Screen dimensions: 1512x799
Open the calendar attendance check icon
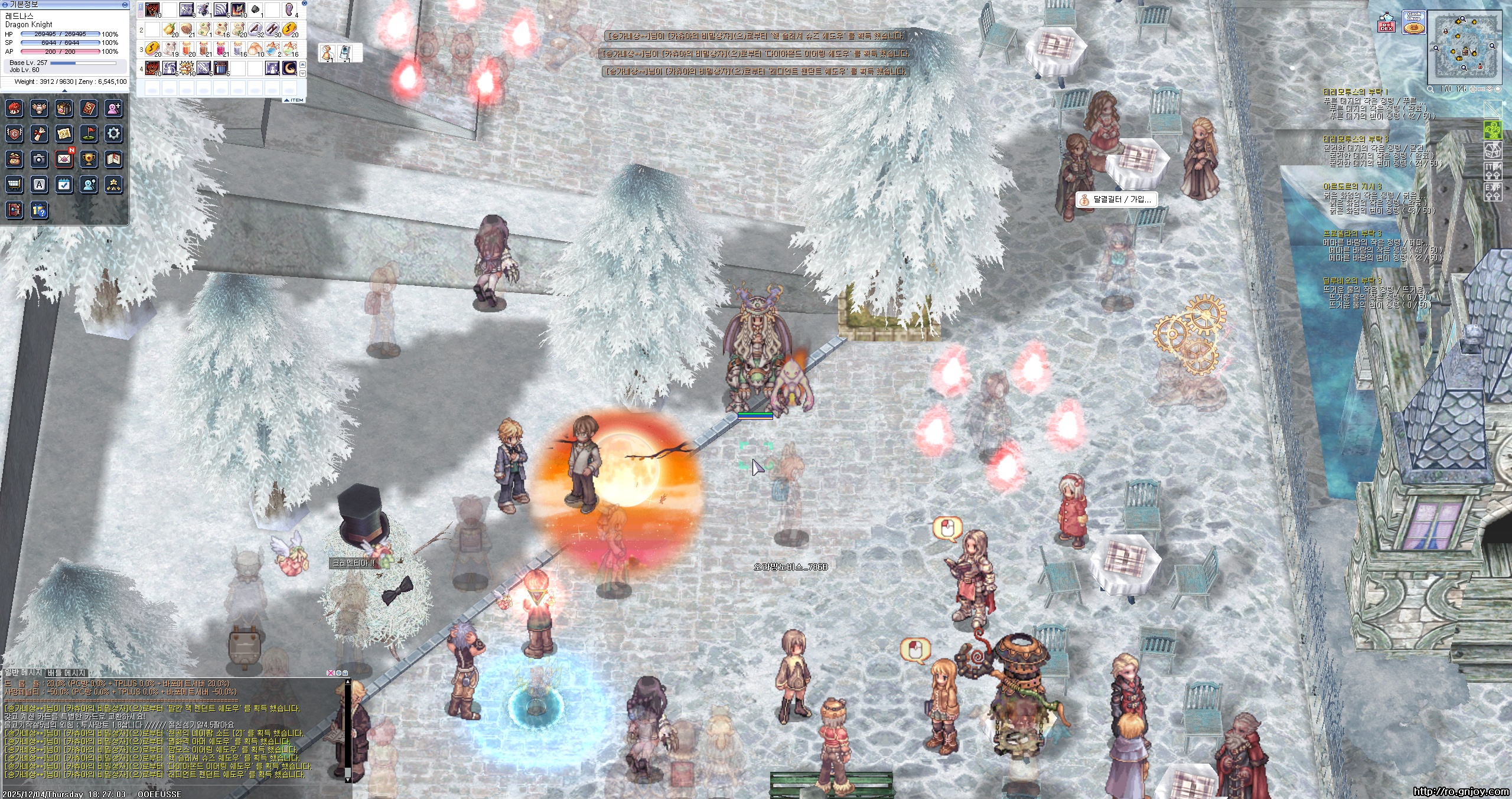tap(64, 185)
